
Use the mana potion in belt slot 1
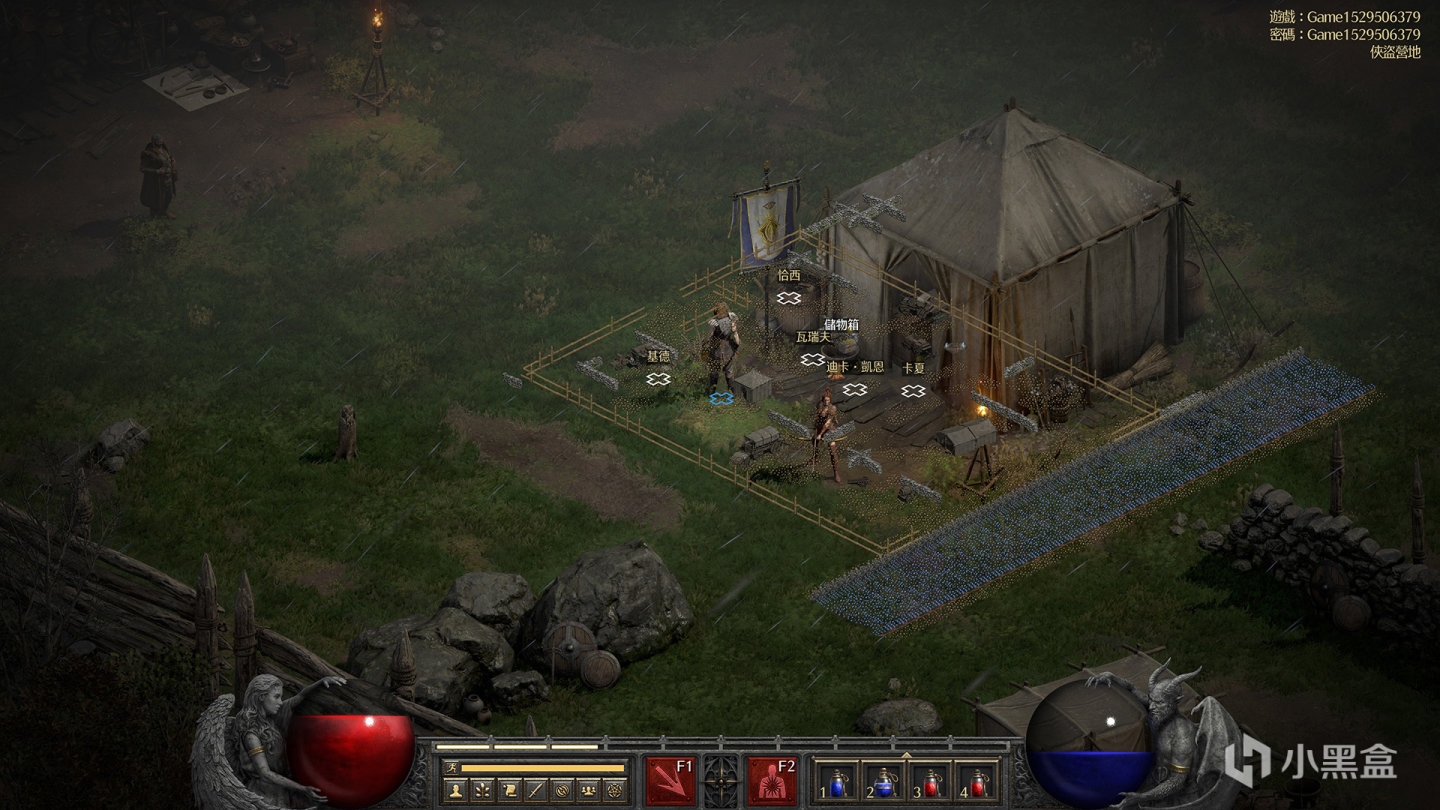coord(837,783)
